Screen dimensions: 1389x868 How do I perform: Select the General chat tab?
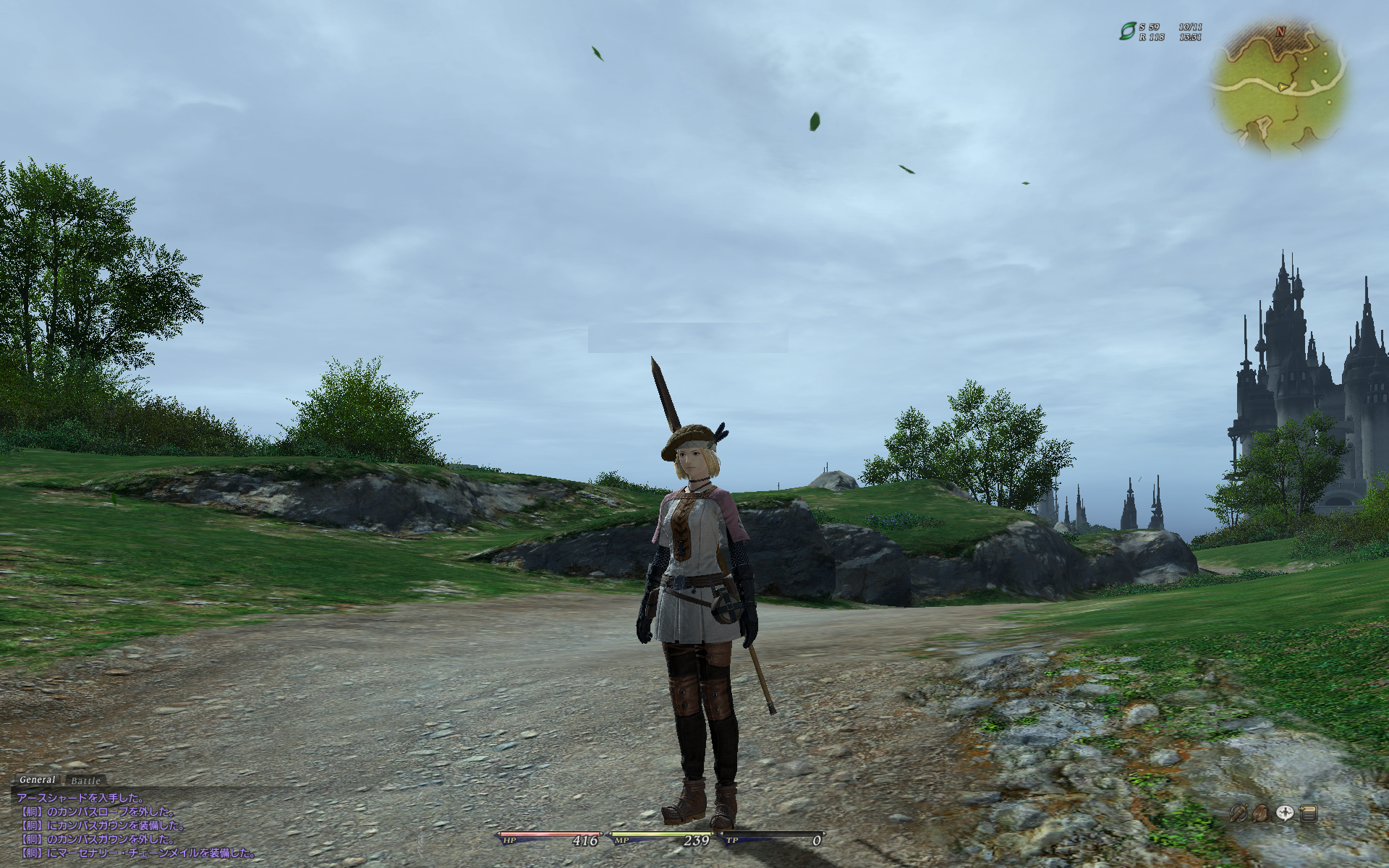pyautogui.click(x=37, y=780)
